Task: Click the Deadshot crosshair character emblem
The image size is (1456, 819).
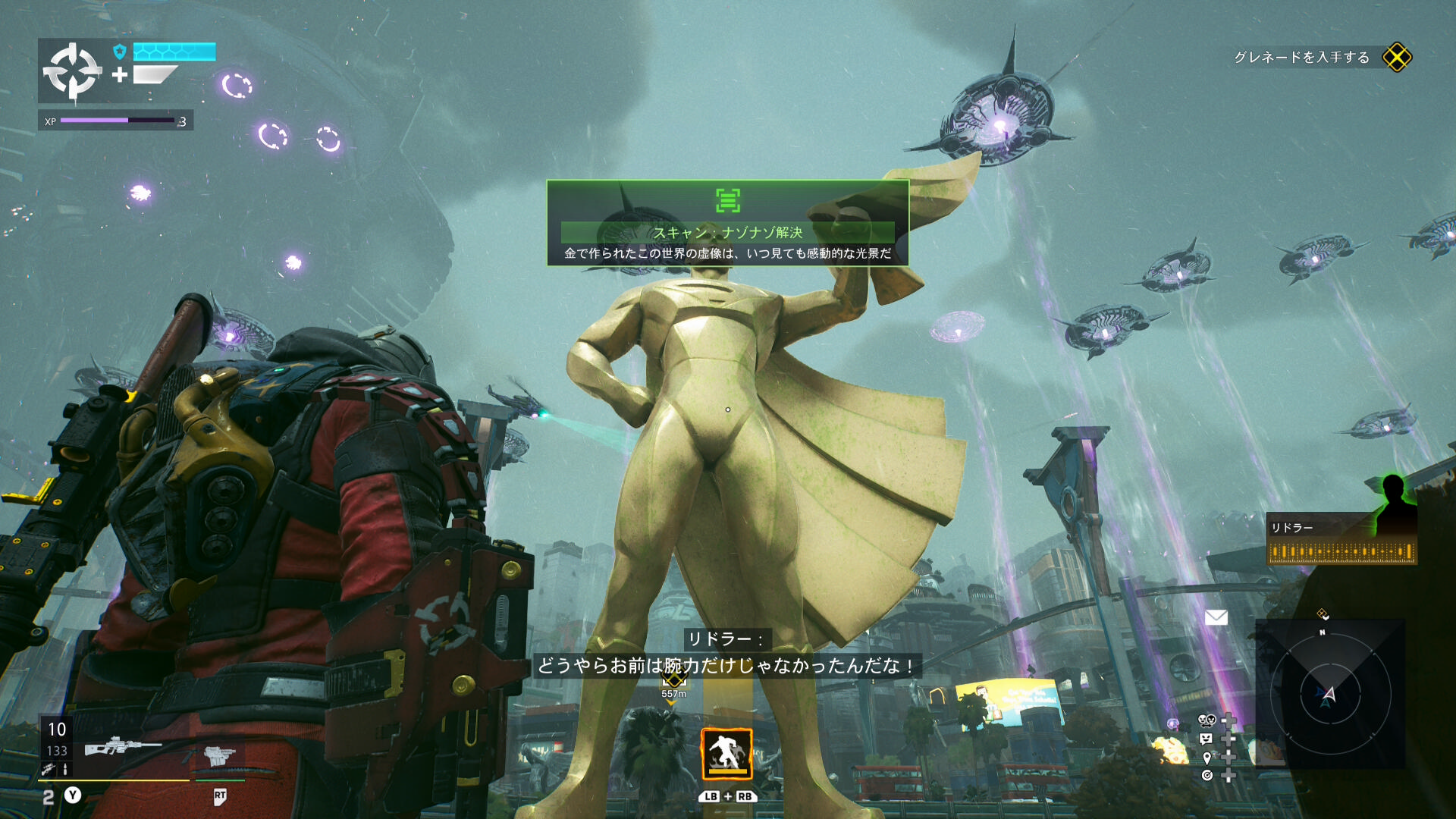Action: coord(71,71)
